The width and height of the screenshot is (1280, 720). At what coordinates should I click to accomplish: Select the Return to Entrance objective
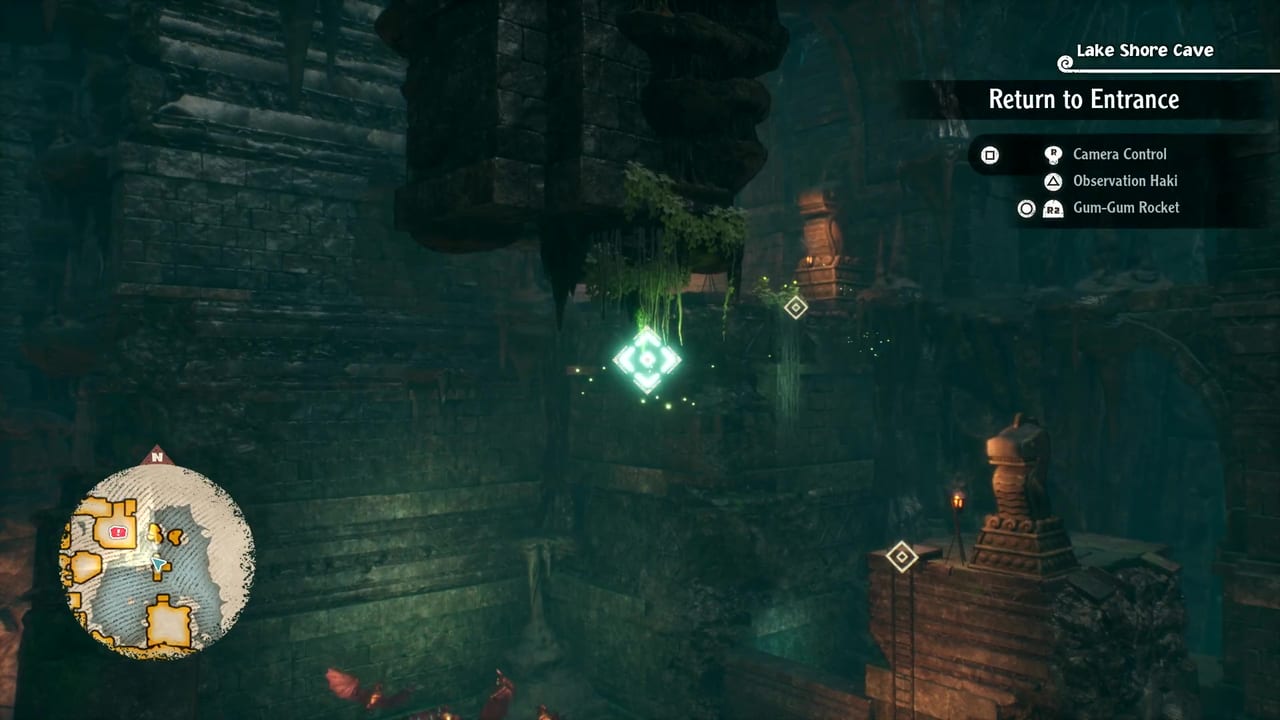click(x=1083, y=99)
